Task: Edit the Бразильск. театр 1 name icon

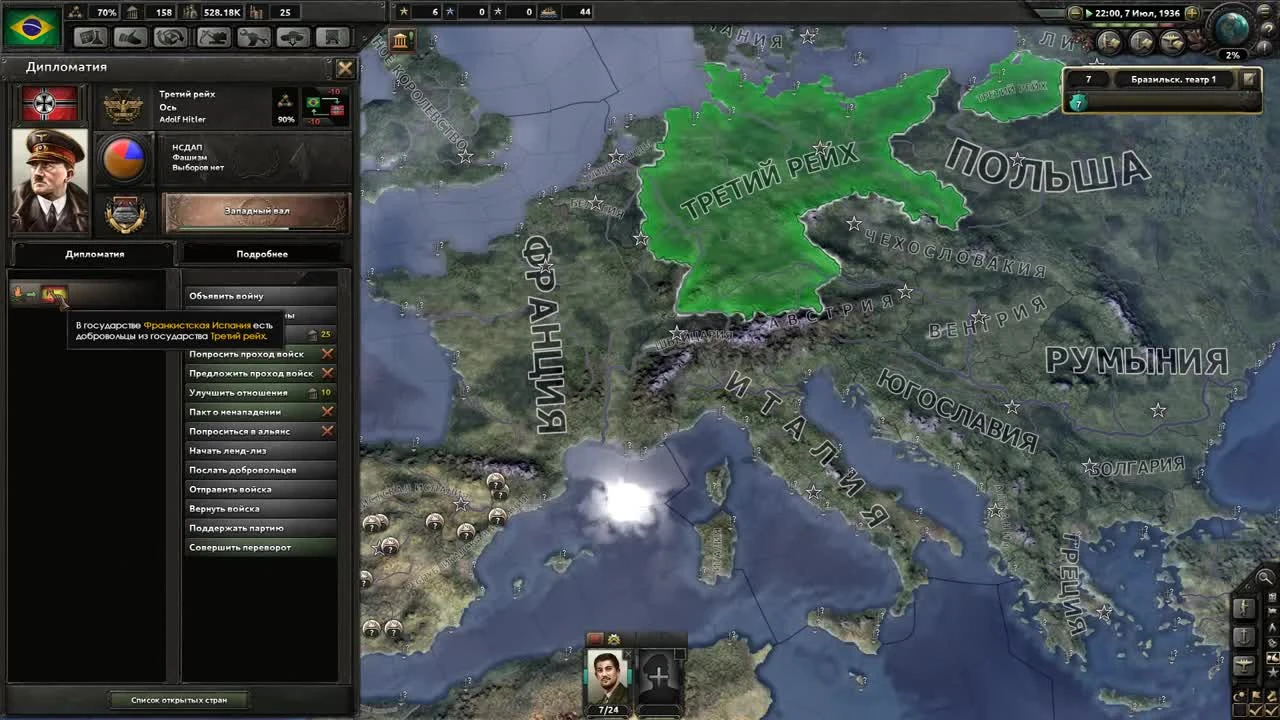Action: coord(1249,78)
